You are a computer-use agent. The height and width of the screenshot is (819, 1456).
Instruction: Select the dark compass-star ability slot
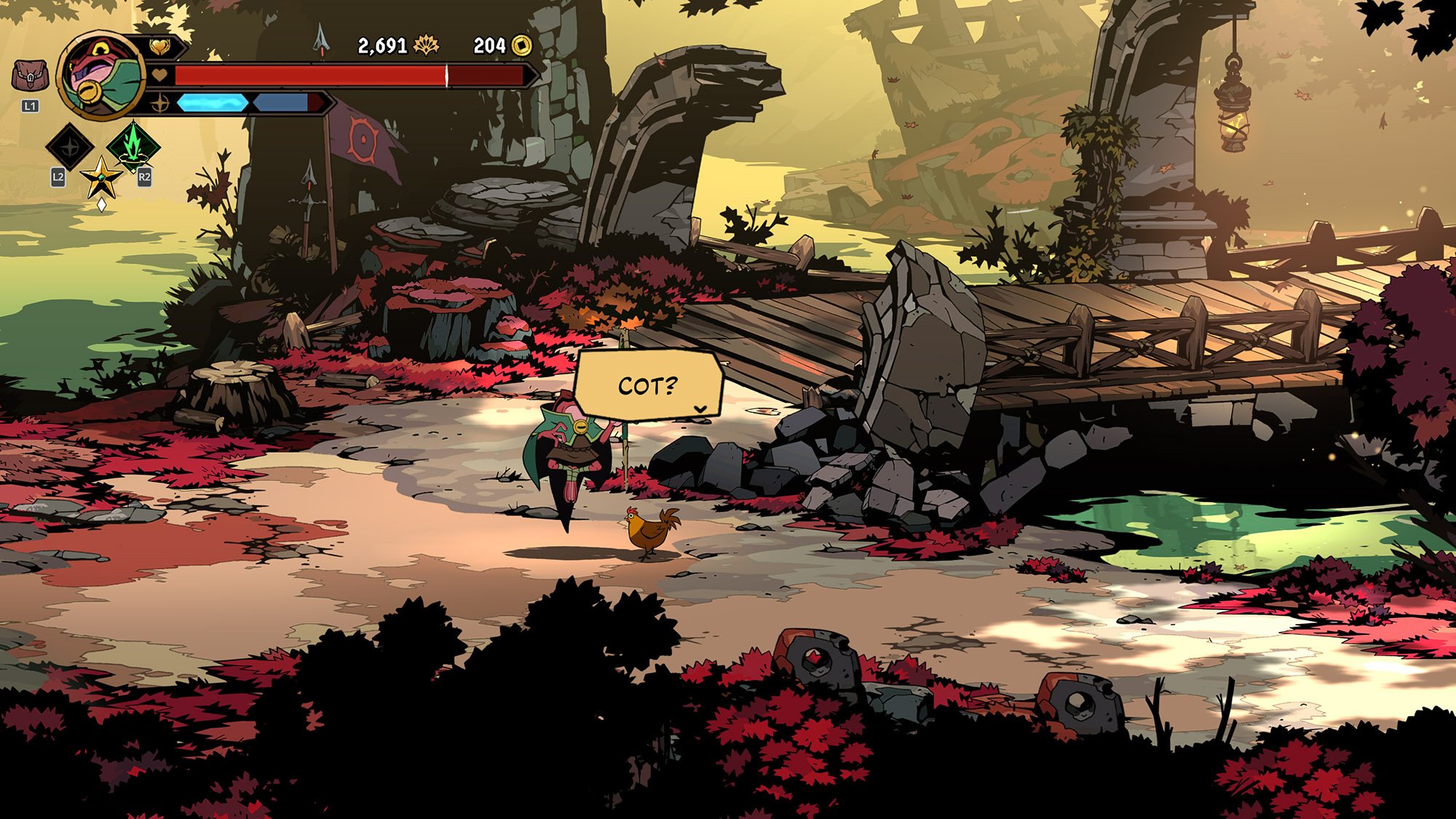point(70,147)
